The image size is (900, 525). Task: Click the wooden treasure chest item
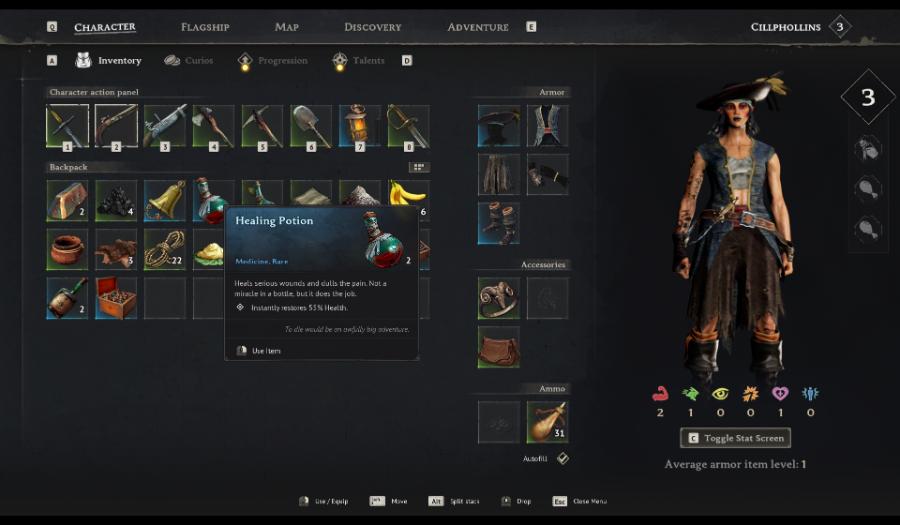click(116, 298)
